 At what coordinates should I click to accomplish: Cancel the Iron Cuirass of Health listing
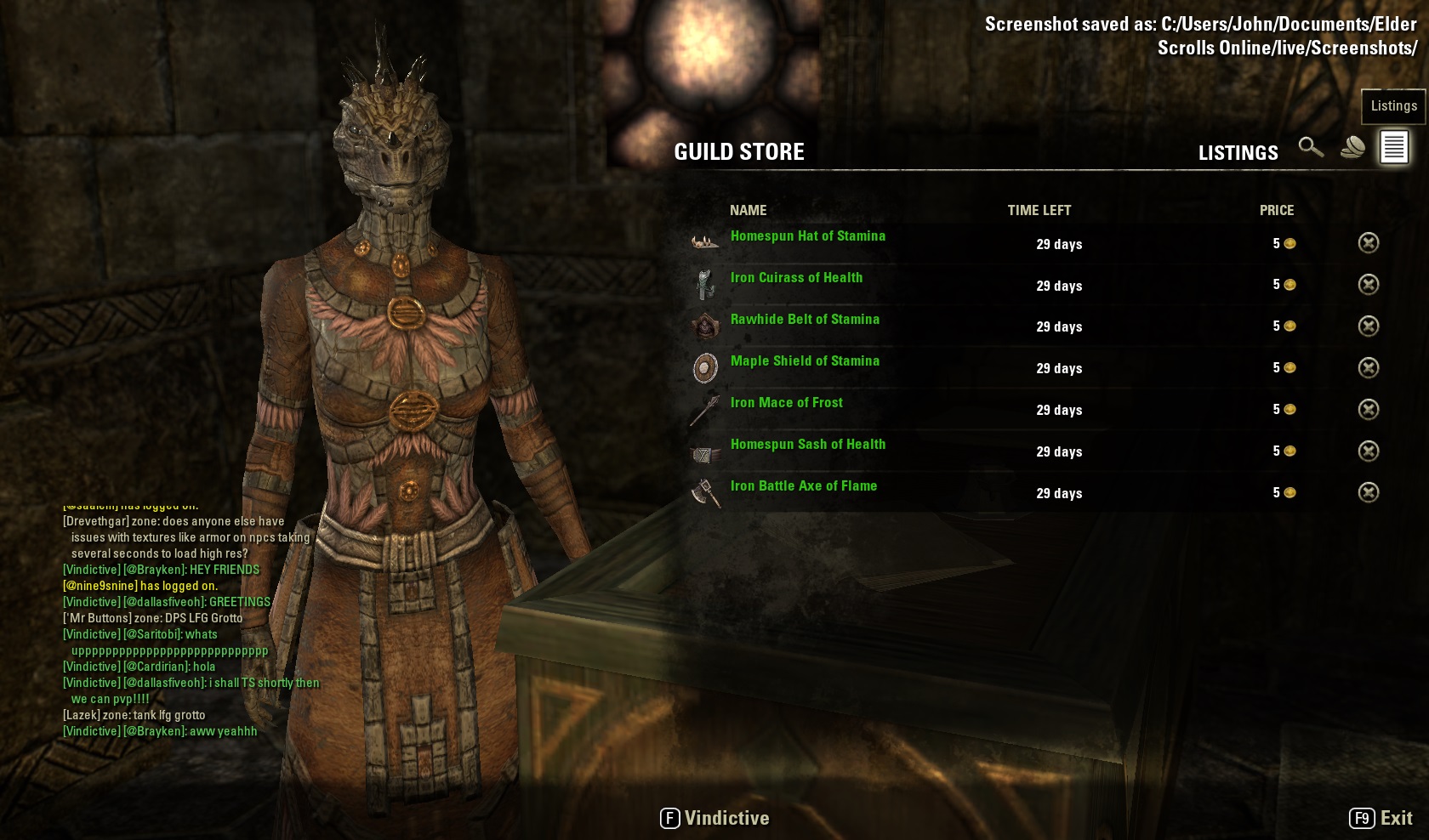[1368, 285]
